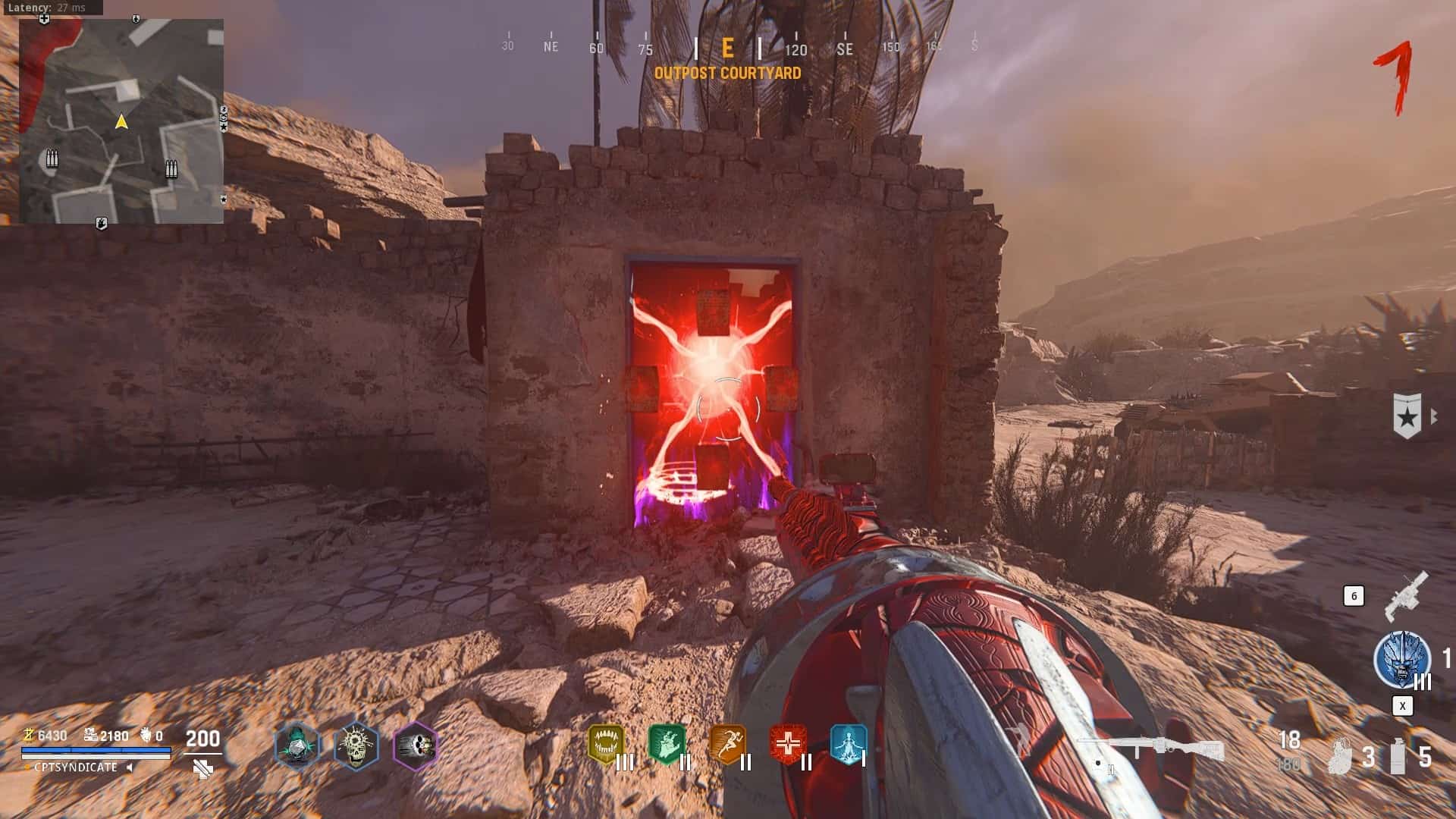Open the star badge side panel
Screen dimensions: 1456x819
click(1407, 416)
